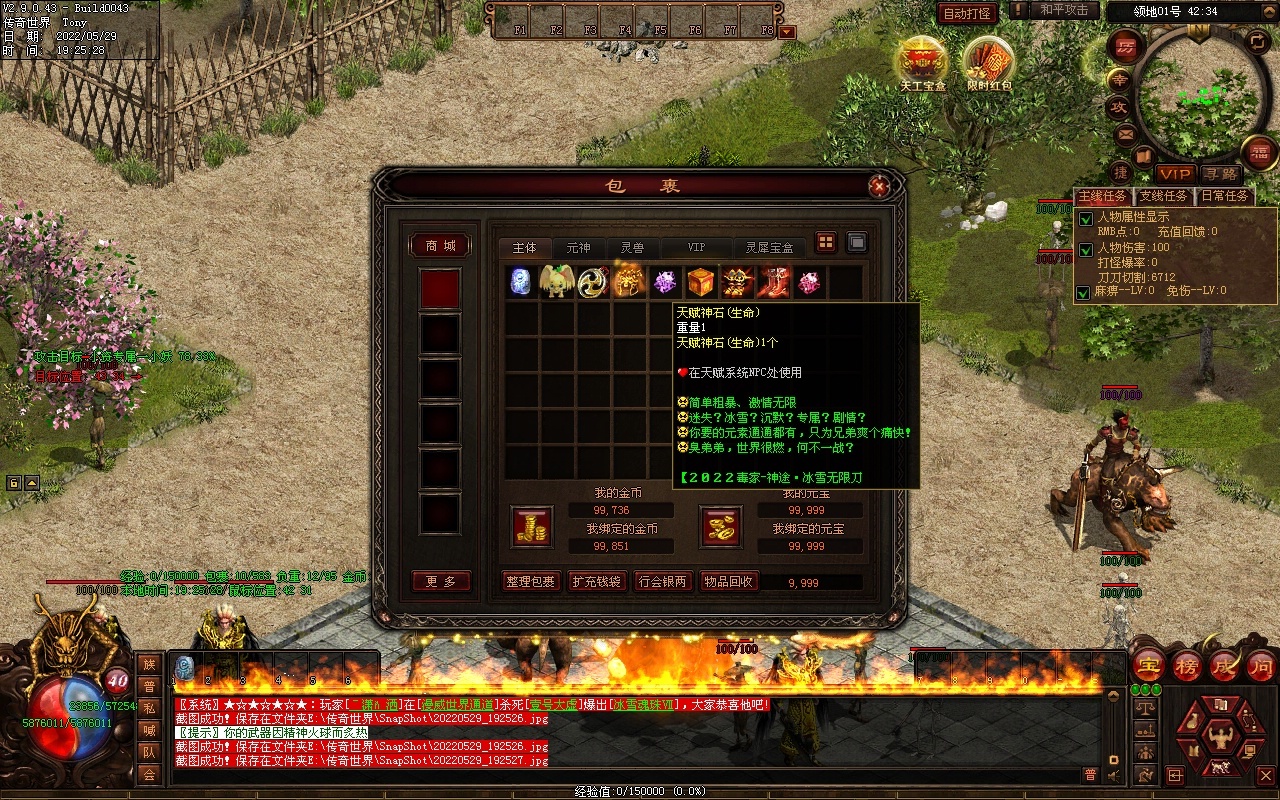The width and height of the screenshot is (1280, 800).
Task: Toggle 自动打怪 auto-fight
Action: tap(967, 13)
